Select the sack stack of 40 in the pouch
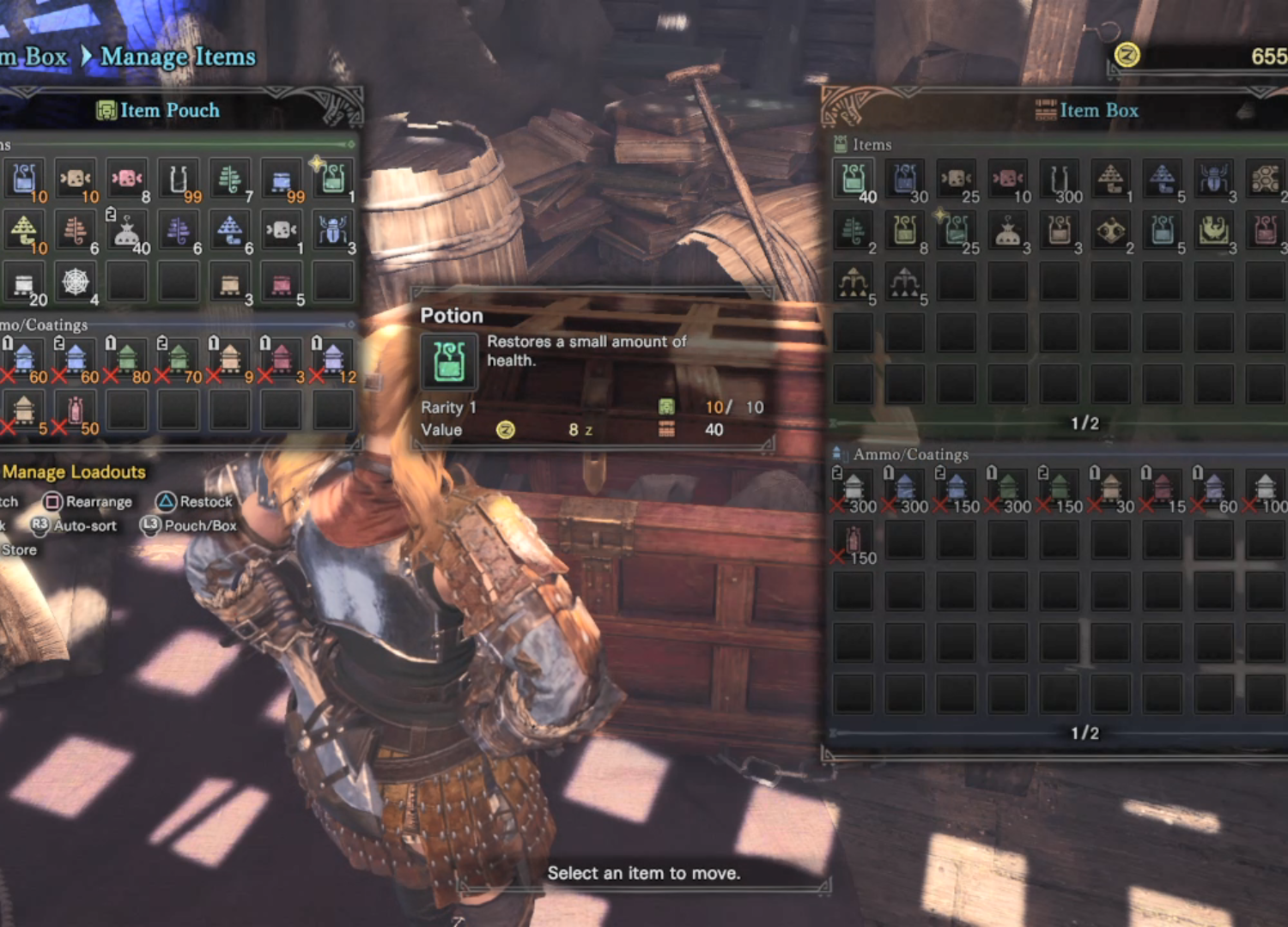1288x927 pixels. coord(127,231)
